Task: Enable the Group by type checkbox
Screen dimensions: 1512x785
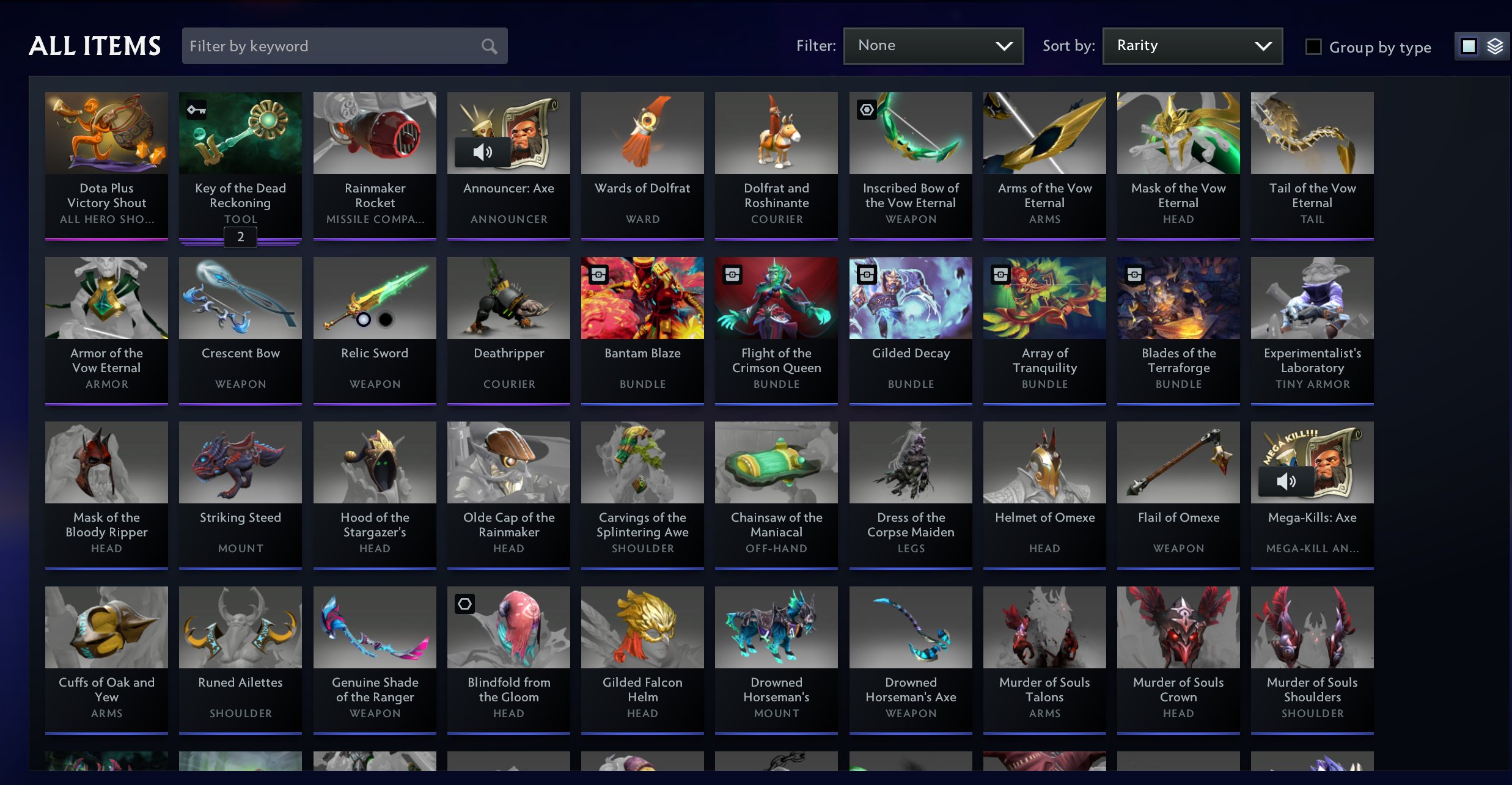Action: (1312, 46)
